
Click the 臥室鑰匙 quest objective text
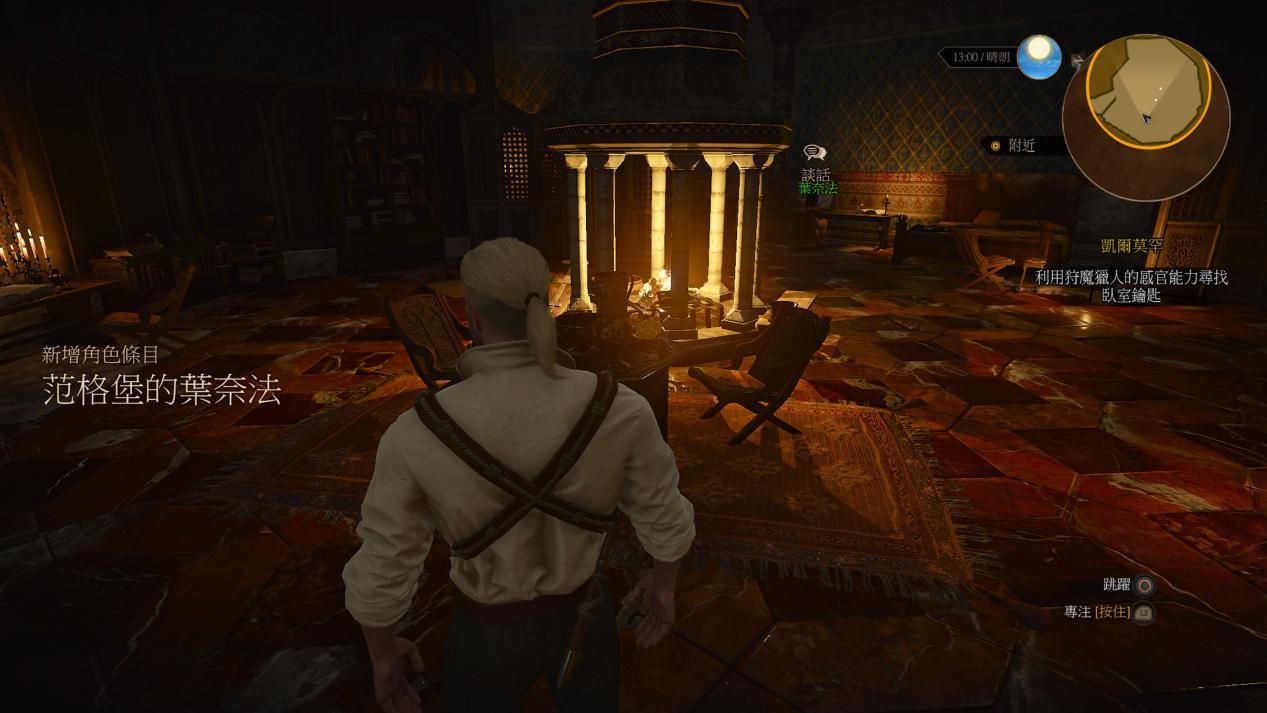[1131, 295]
